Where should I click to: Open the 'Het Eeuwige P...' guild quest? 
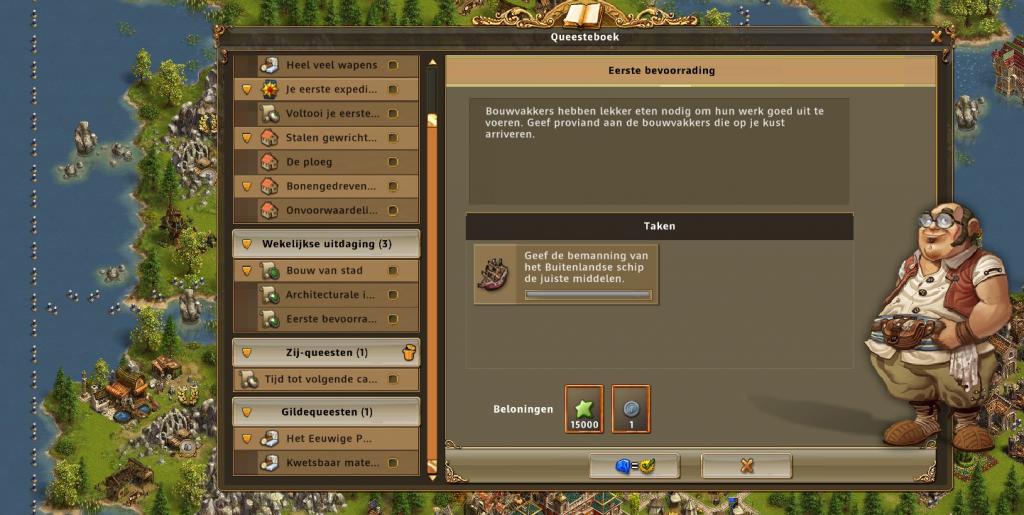331,438
